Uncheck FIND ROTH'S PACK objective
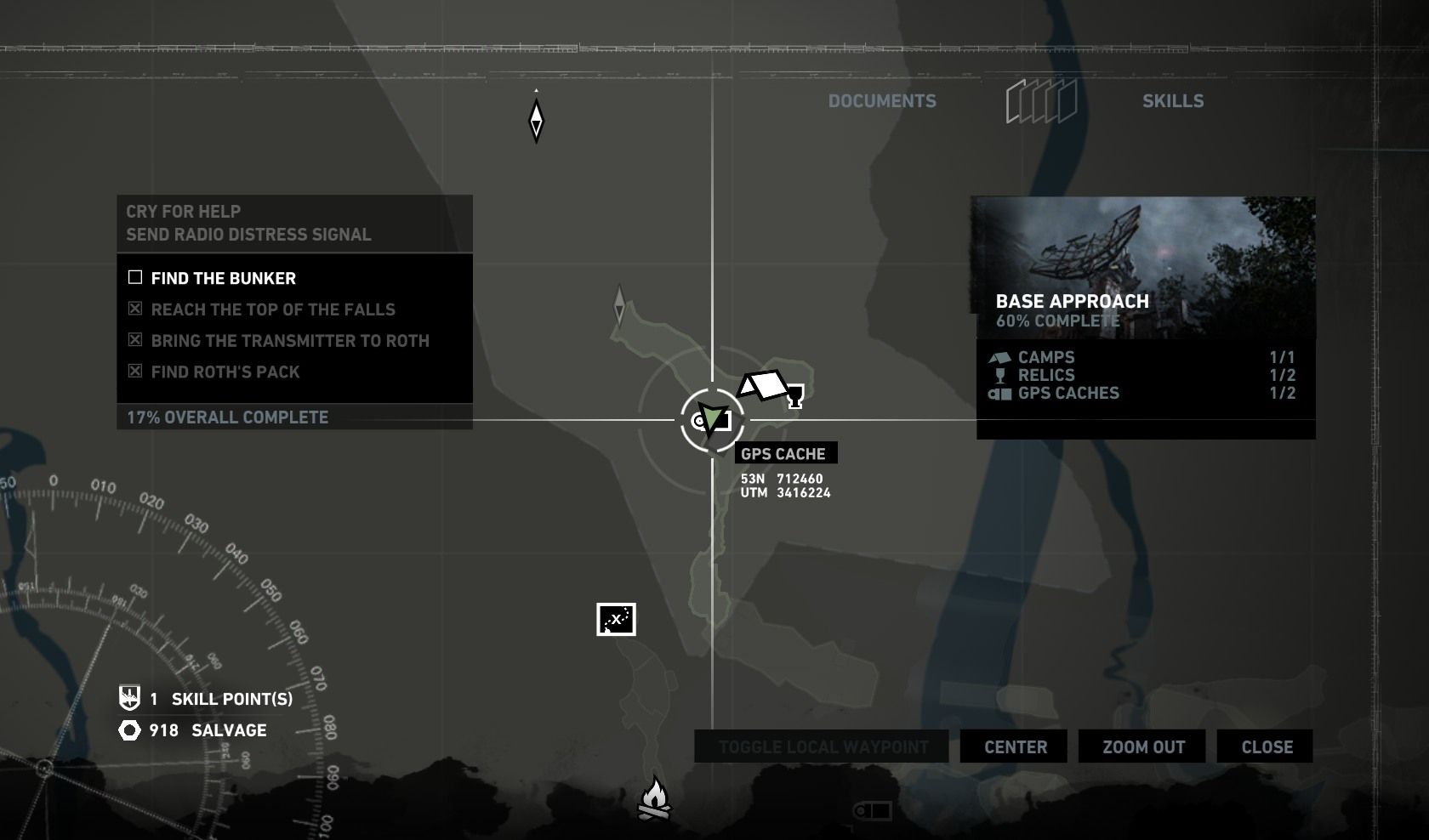This screenshot has height=840, width=1429. click(x=134, y=372)
